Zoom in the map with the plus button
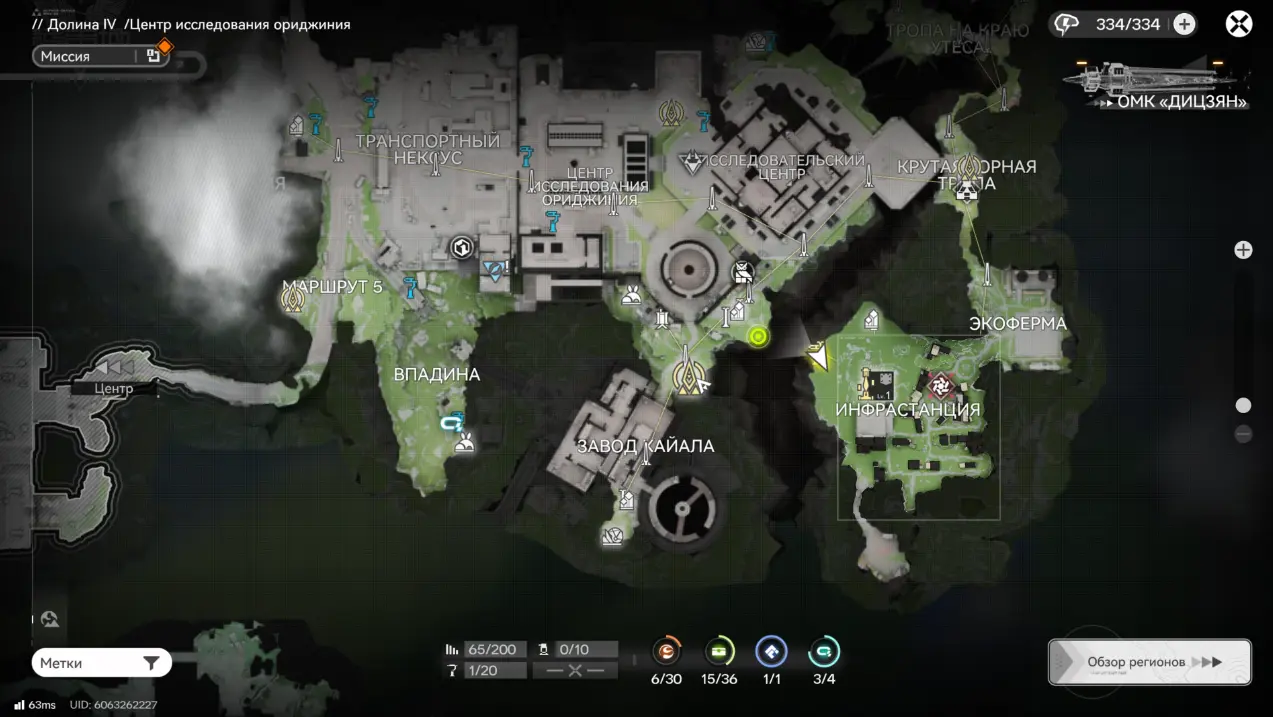Image resolution: width=1273 pixels, height=717 pixels. coord(1243,250)
